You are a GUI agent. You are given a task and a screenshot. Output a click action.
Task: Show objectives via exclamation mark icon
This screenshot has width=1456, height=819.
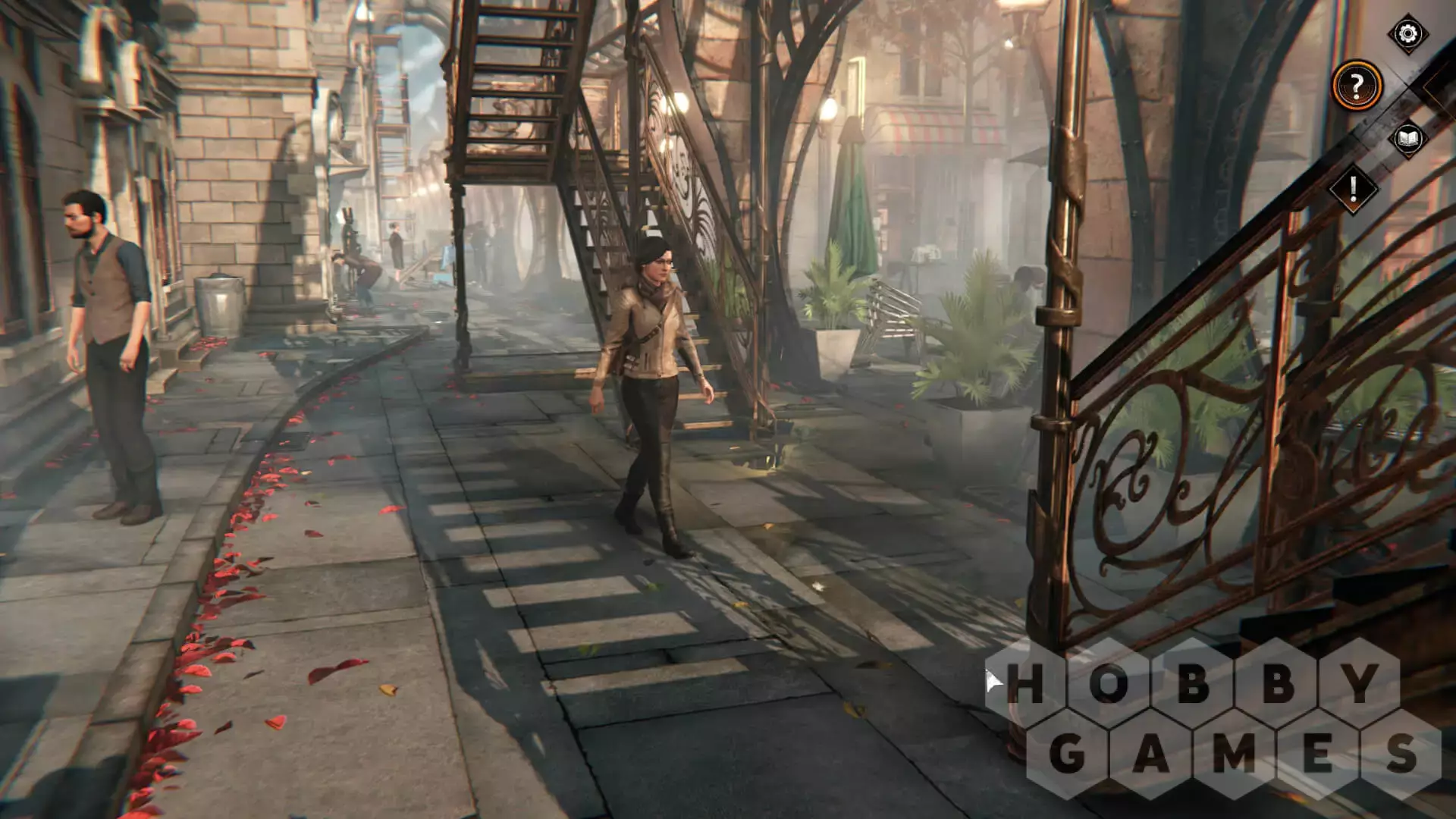tap(1353, 189)
